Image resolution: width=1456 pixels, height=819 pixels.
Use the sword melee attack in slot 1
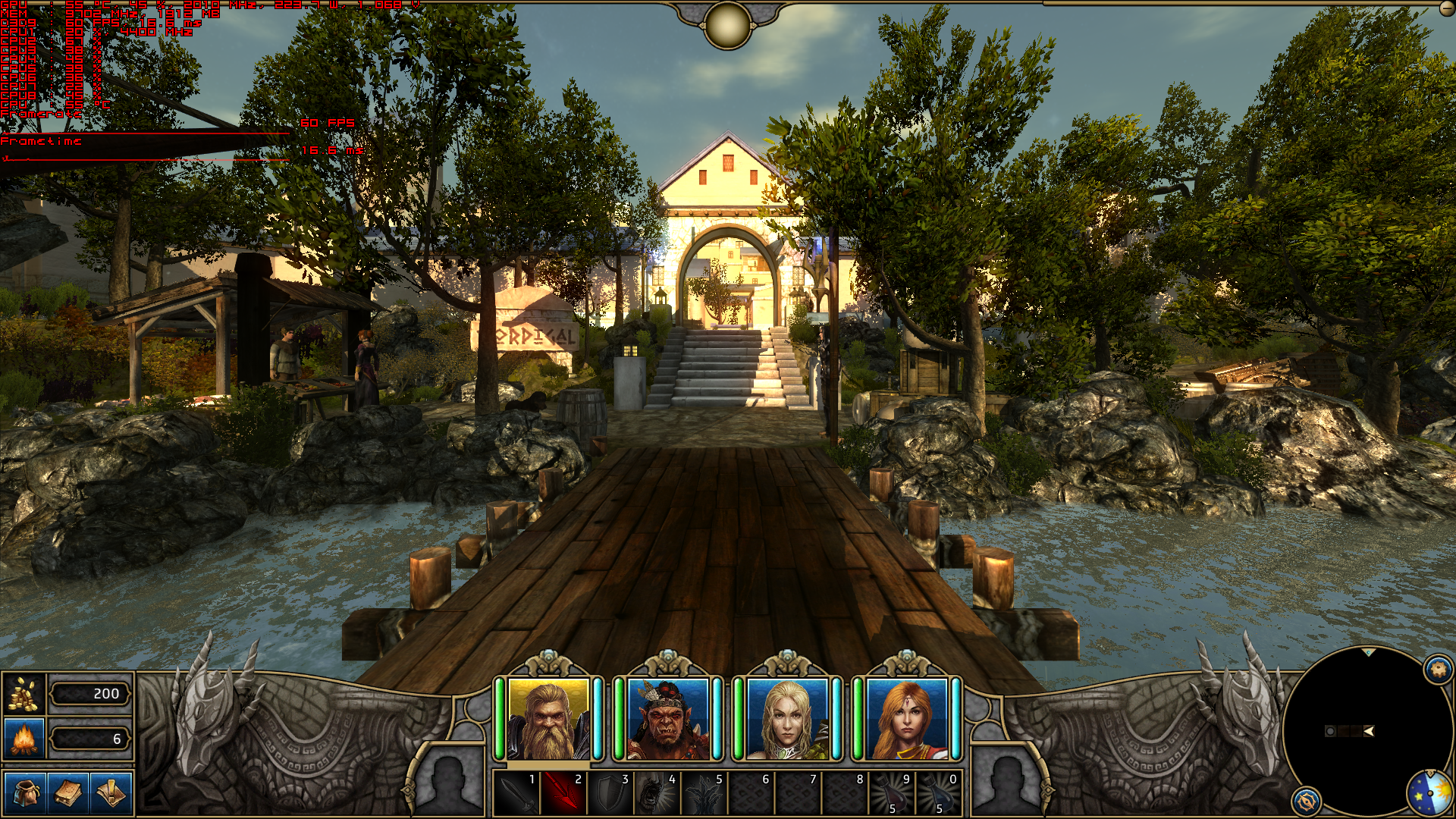tap(517, 794)
